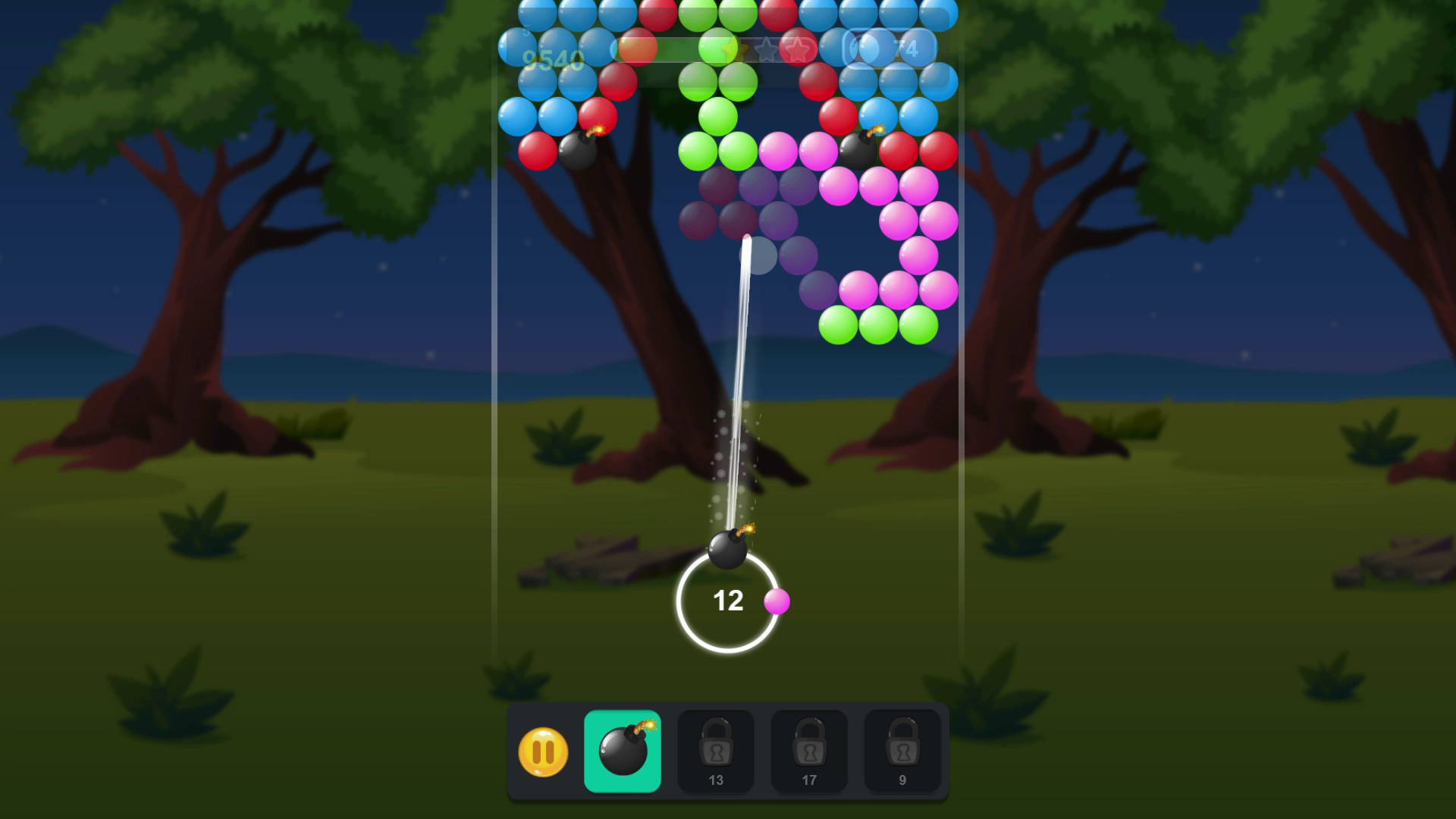Click the locked booster labeled 17
Screen dimensions: 1456x819
[809, 750]
